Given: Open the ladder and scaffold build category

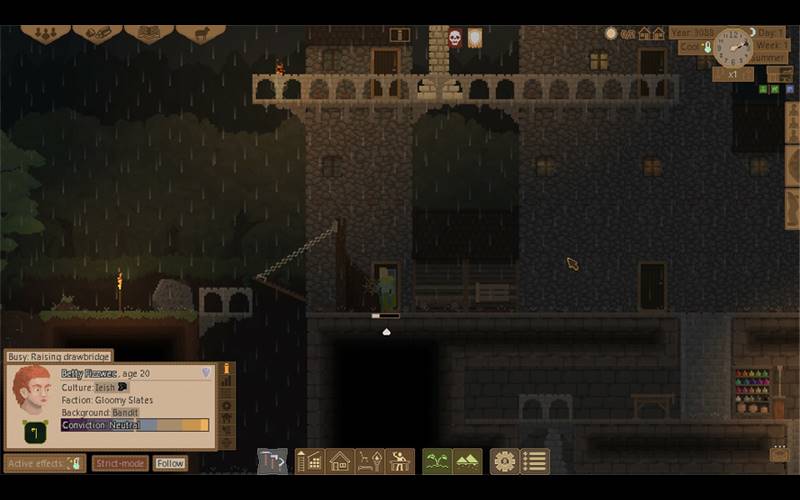Looking at the screenshot, I should point(309,461).
